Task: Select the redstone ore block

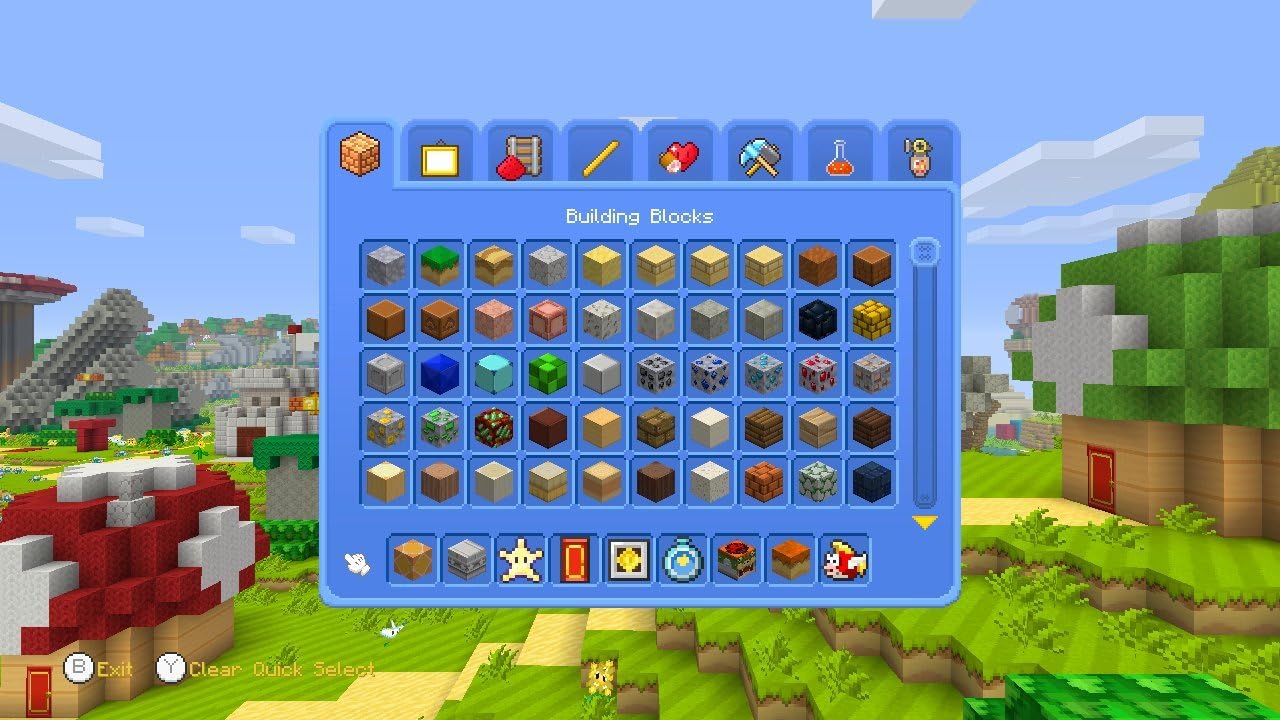Action: click(x=817, y=374)
